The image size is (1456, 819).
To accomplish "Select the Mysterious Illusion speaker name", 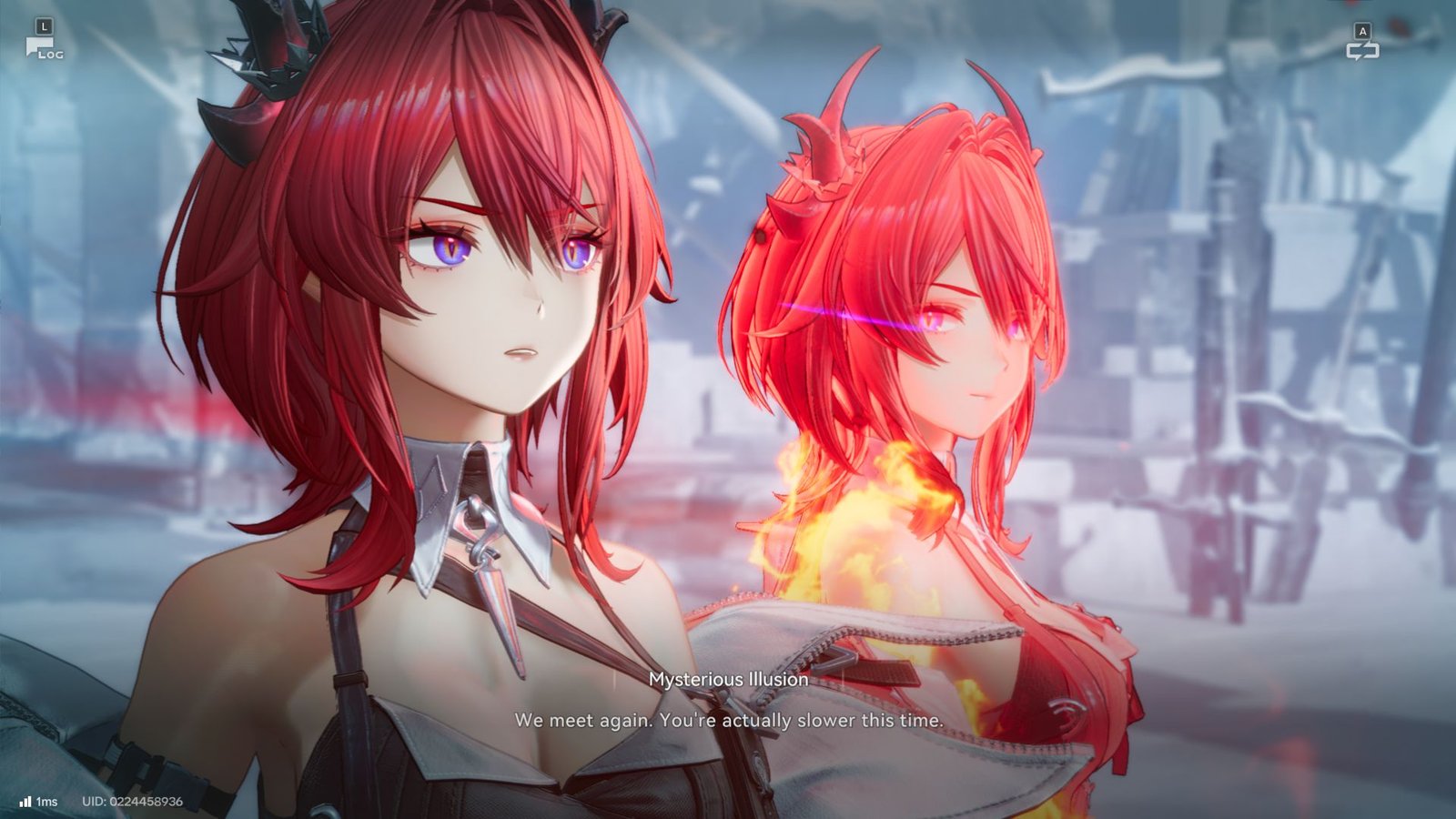I will (728, 678).
